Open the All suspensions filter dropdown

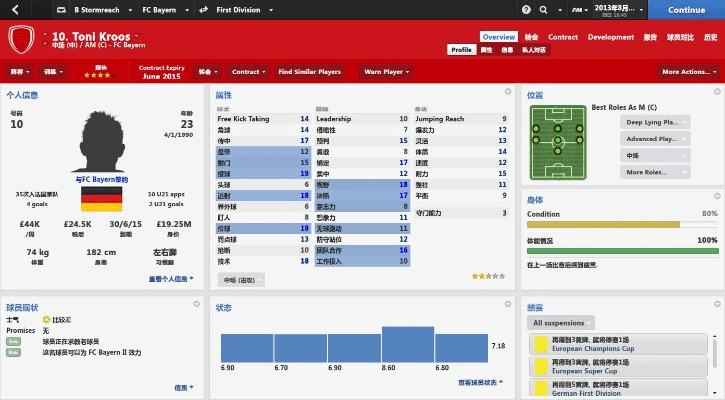pyautogui.click(x=567, y=323)
